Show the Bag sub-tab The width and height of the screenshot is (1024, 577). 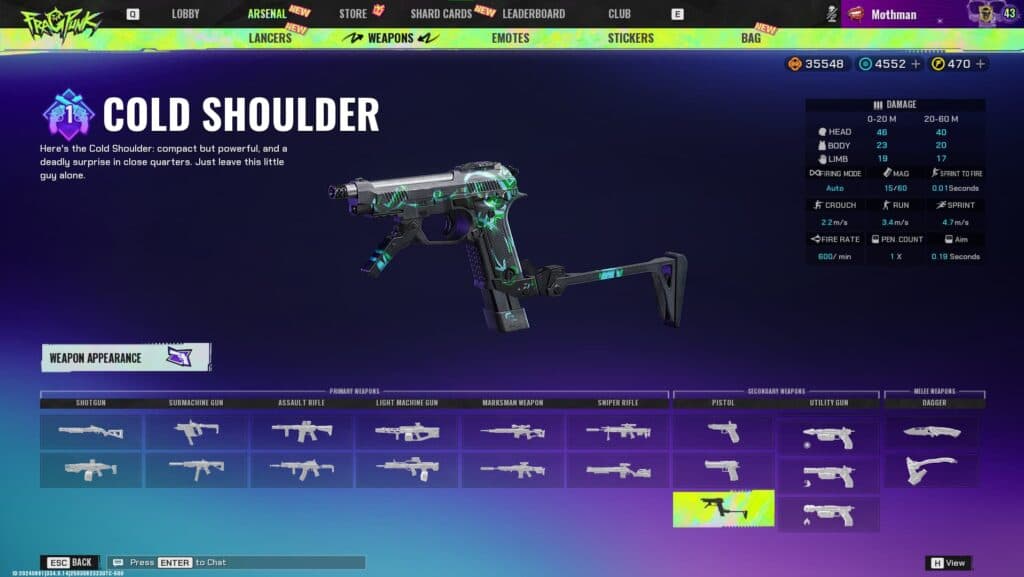click(x=750, y=38)
